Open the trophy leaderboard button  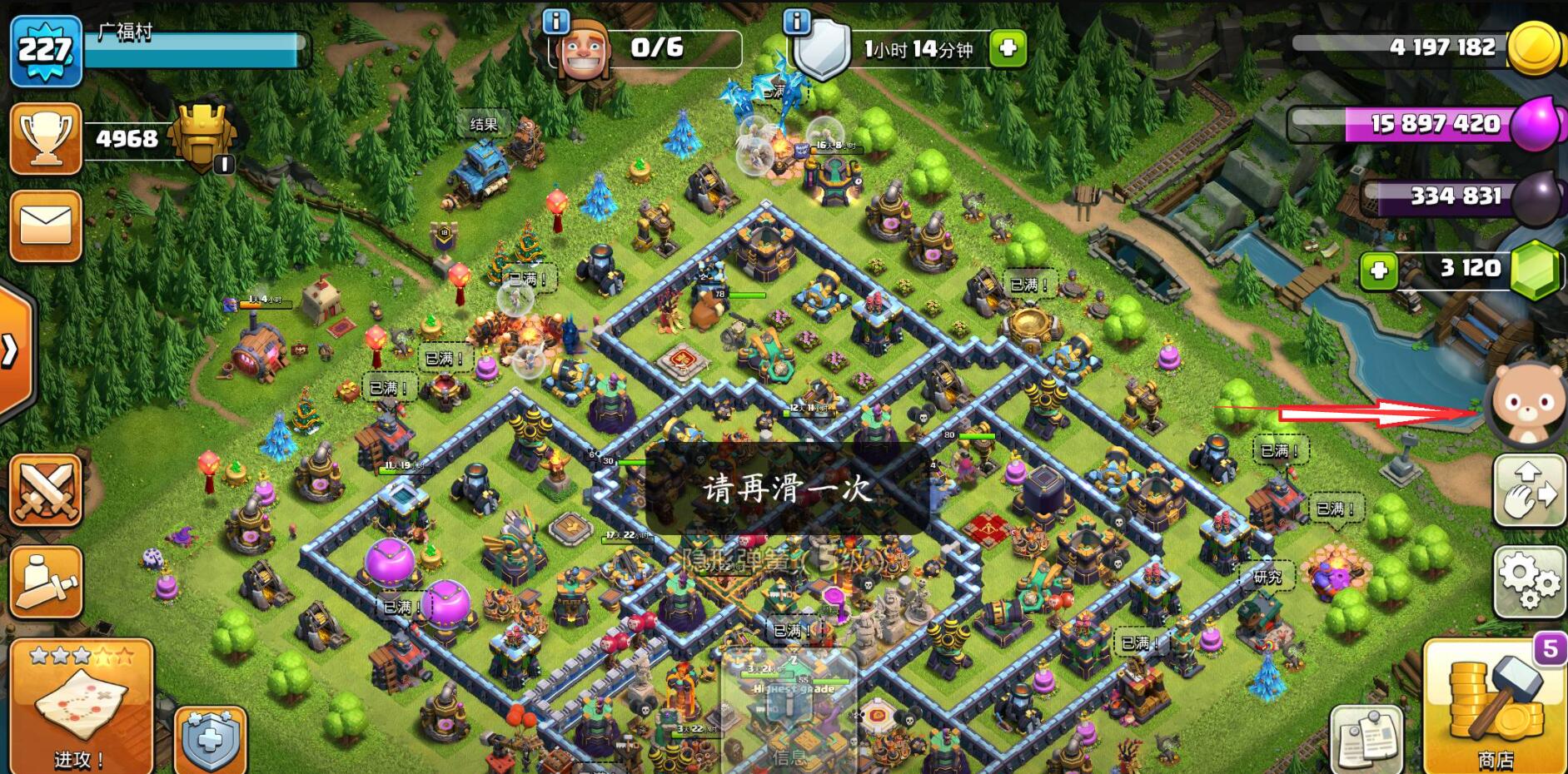(45, 138)
